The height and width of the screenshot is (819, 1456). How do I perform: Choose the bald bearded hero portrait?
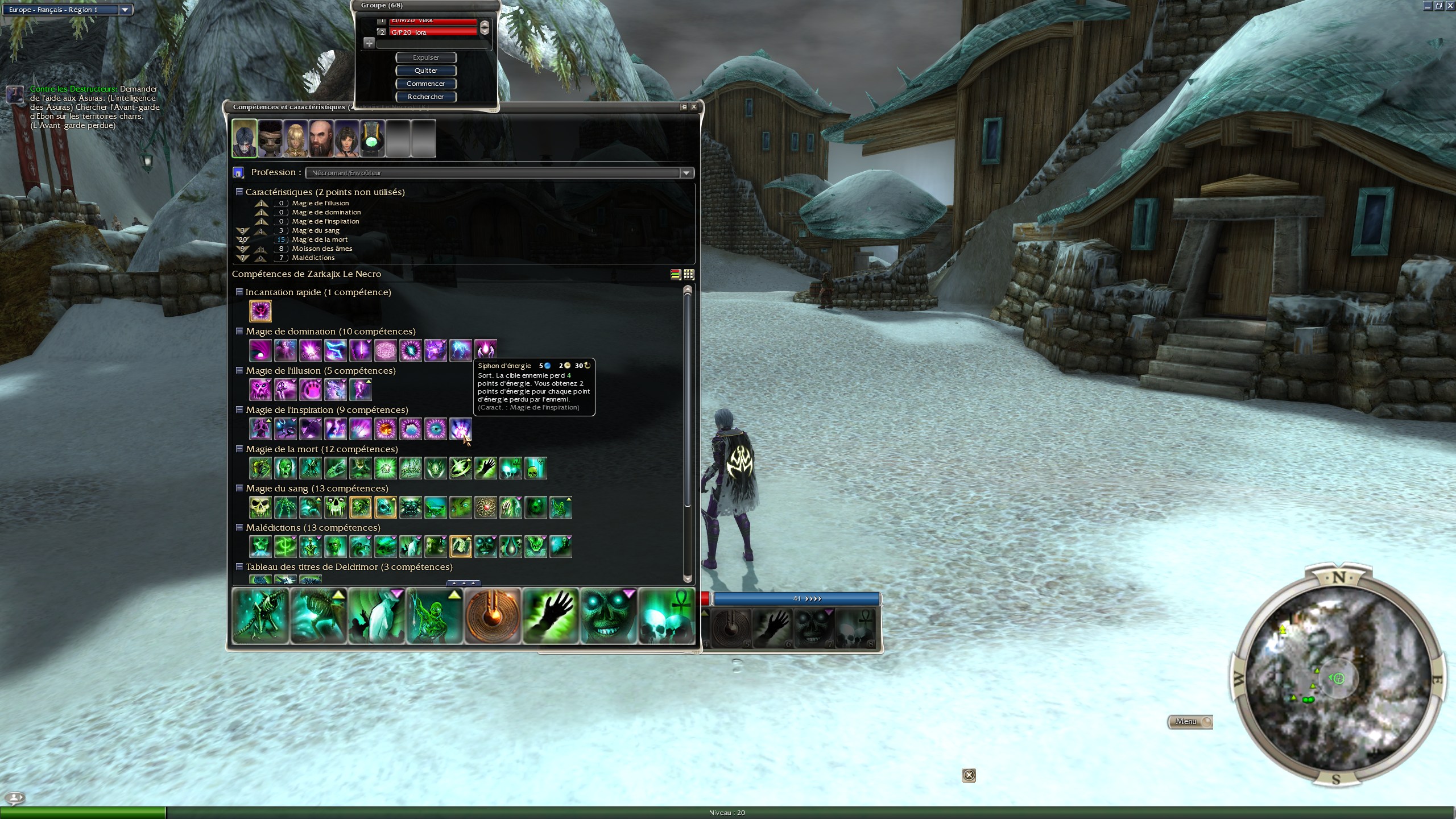pyautogui.click(x=321, y=138)
